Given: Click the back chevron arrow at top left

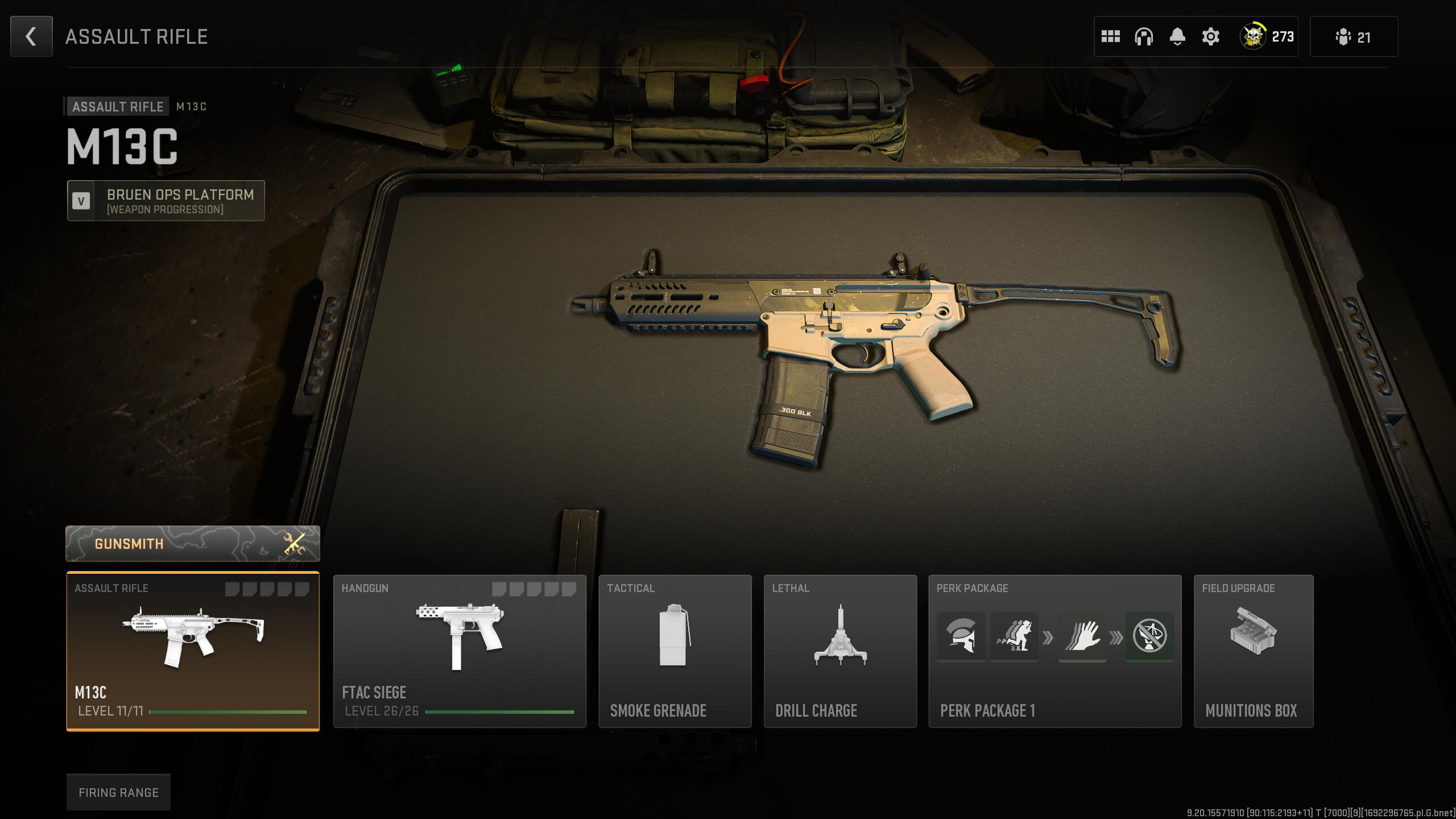Looking at the screenshot, I should [31, 36].
